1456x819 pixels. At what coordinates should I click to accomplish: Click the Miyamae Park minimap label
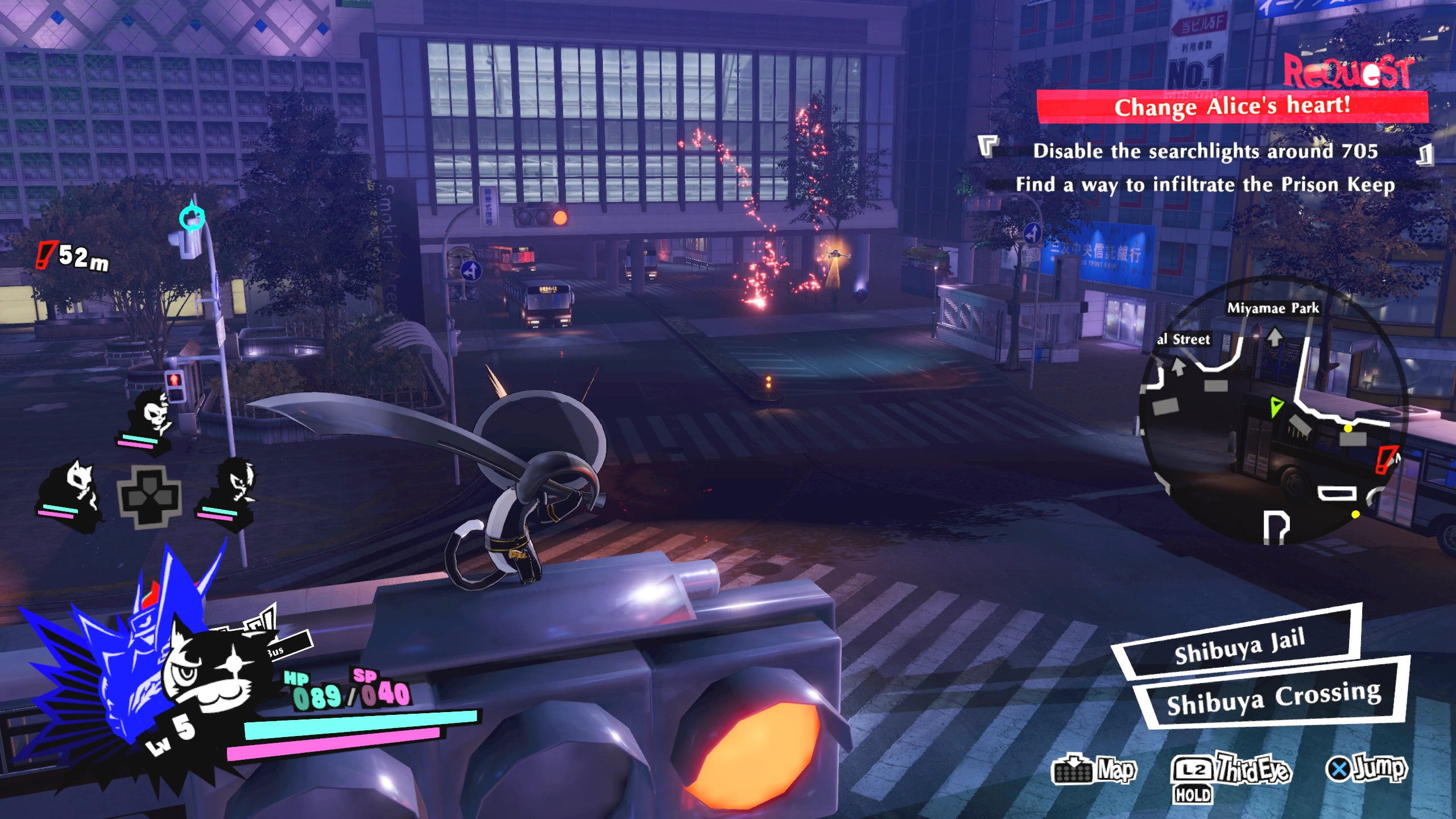pos(1273,308)
